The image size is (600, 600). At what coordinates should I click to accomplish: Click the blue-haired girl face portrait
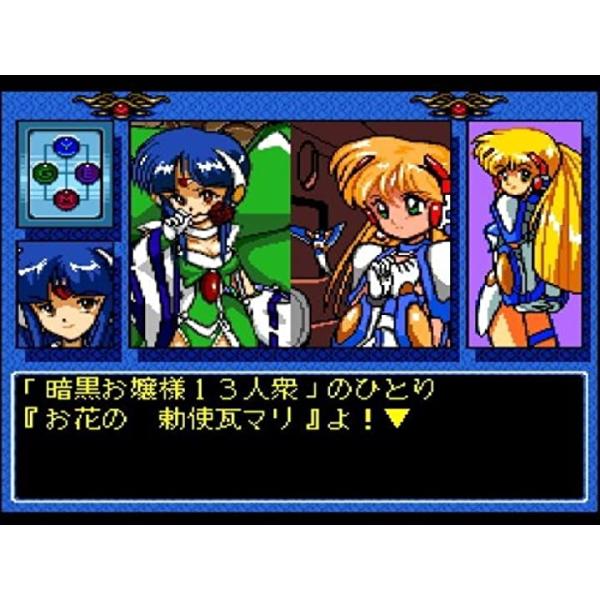tap(65, 294)
